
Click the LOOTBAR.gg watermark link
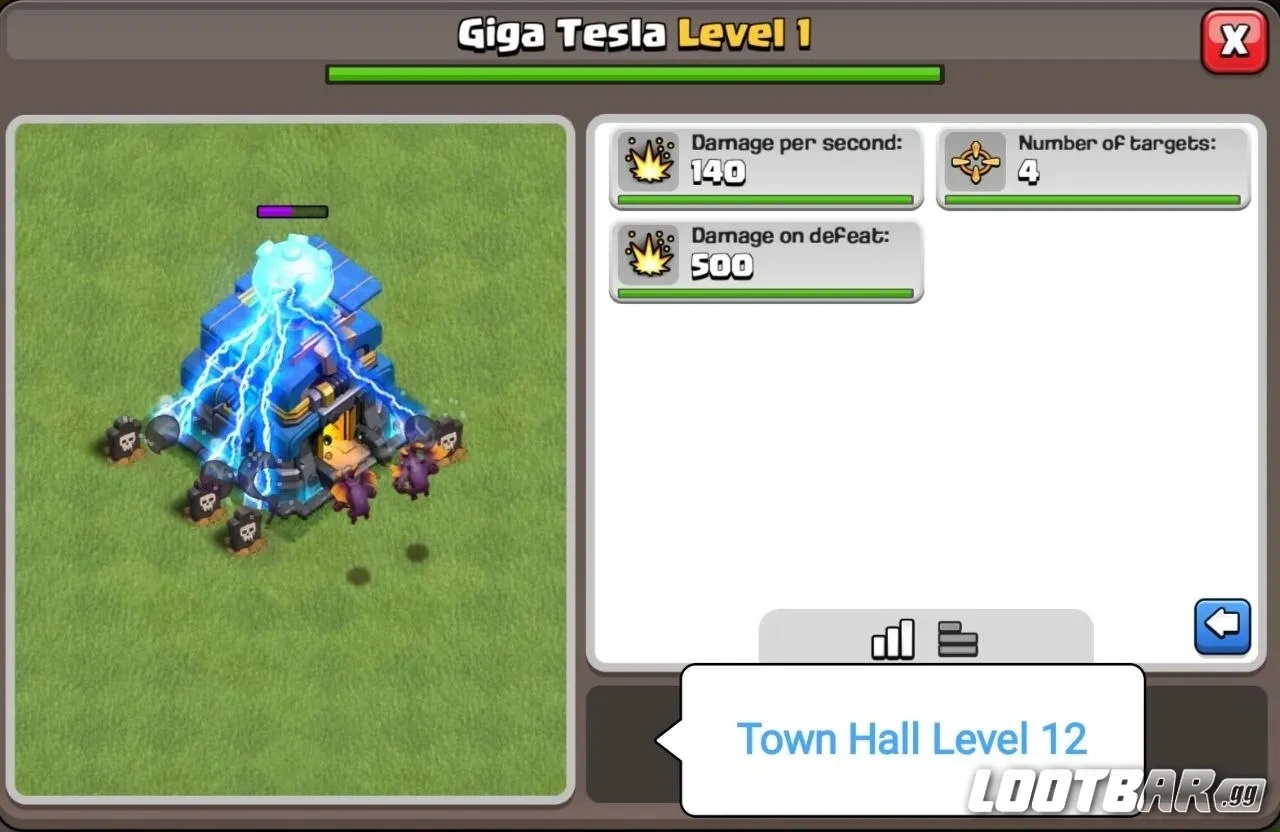[x=1108, y=795]
